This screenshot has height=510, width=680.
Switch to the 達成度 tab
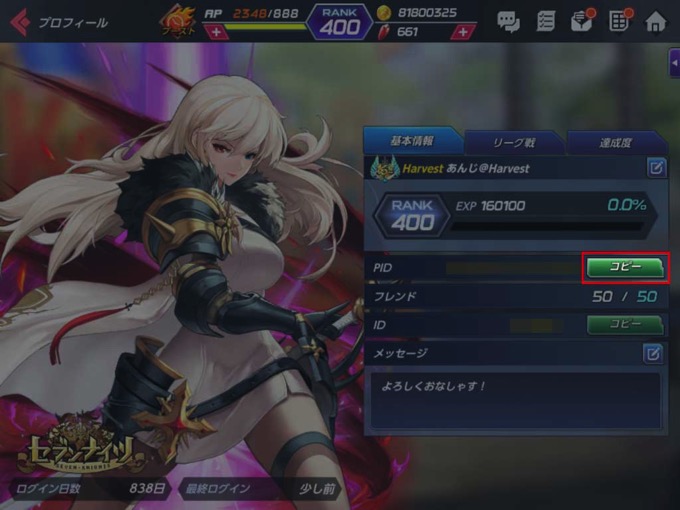(616, 143)
